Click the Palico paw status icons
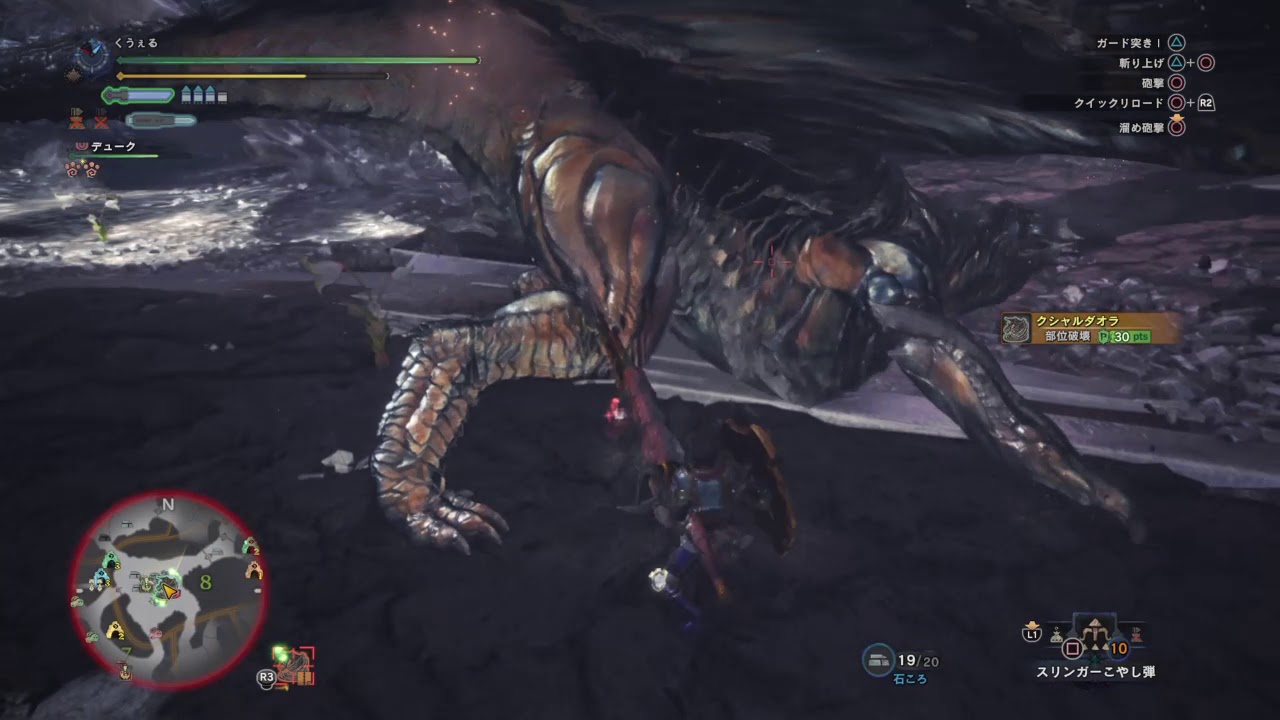Viewport: 1280px width, 720px height. point(80,168)
